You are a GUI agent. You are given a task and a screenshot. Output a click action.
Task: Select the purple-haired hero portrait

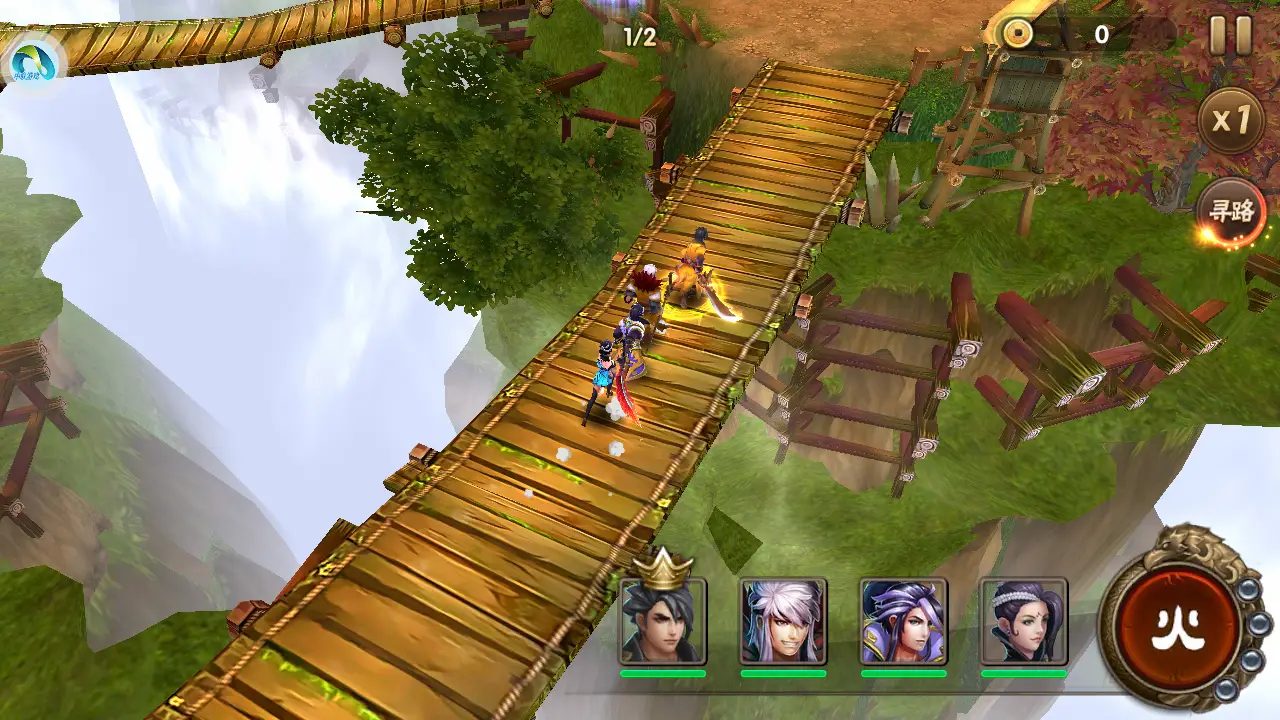click(x=903, y=622)
